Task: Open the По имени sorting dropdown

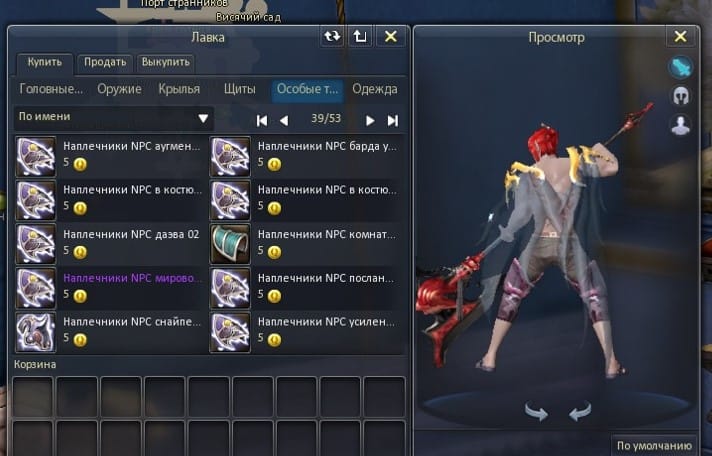Action: tap(114, 118)
